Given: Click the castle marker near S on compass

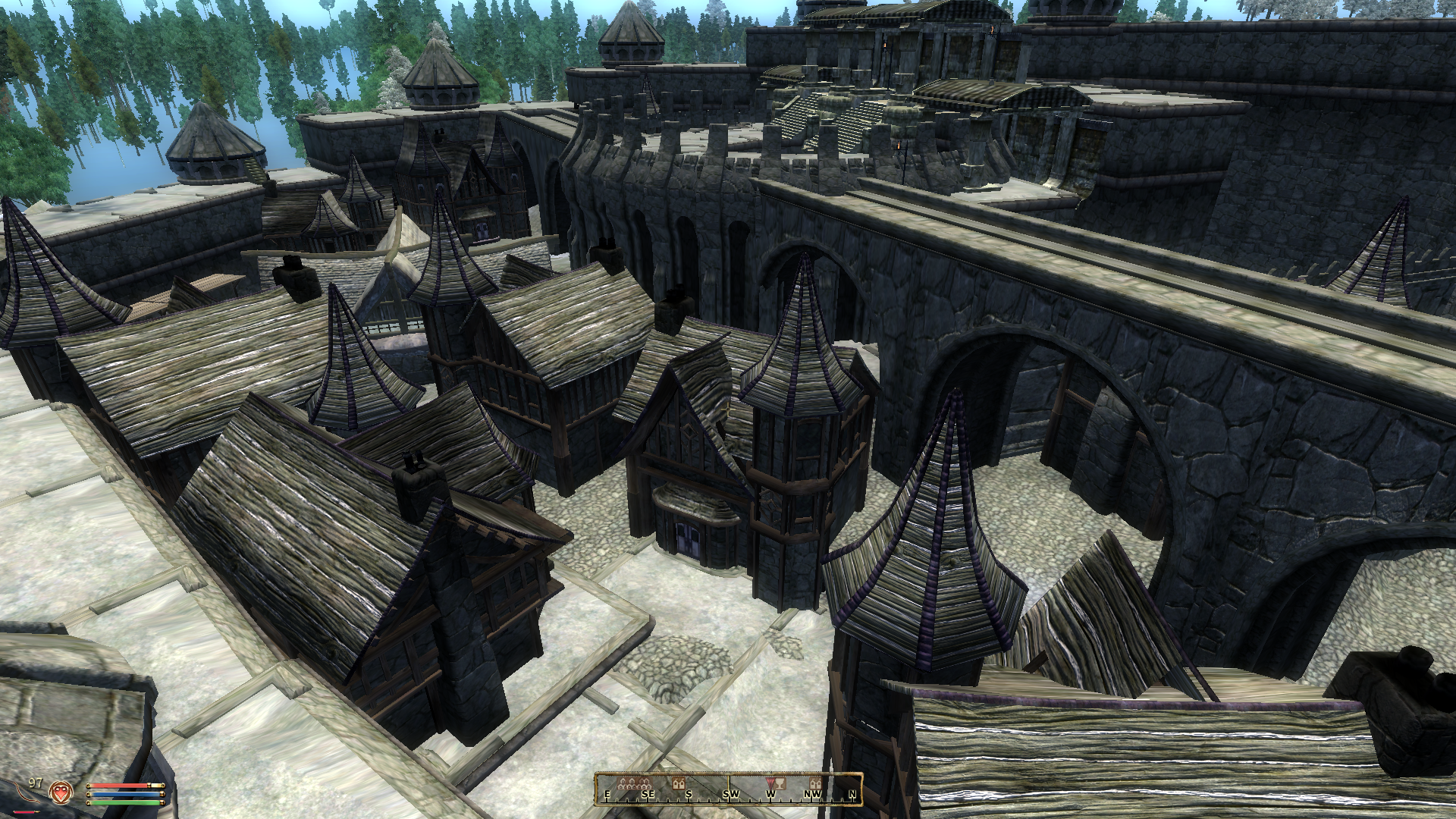Looking at the screenshot, I should pos(679,783).
